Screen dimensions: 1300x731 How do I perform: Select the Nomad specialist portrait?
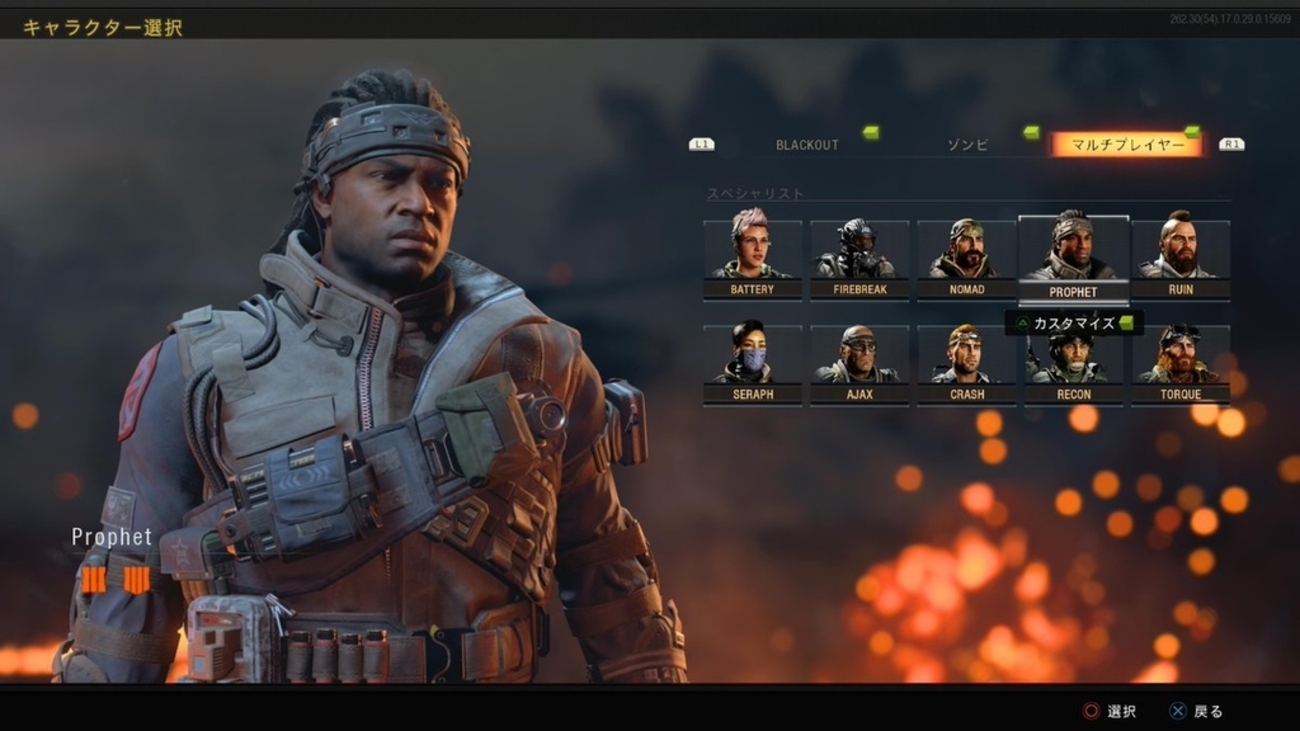point(967,248)
